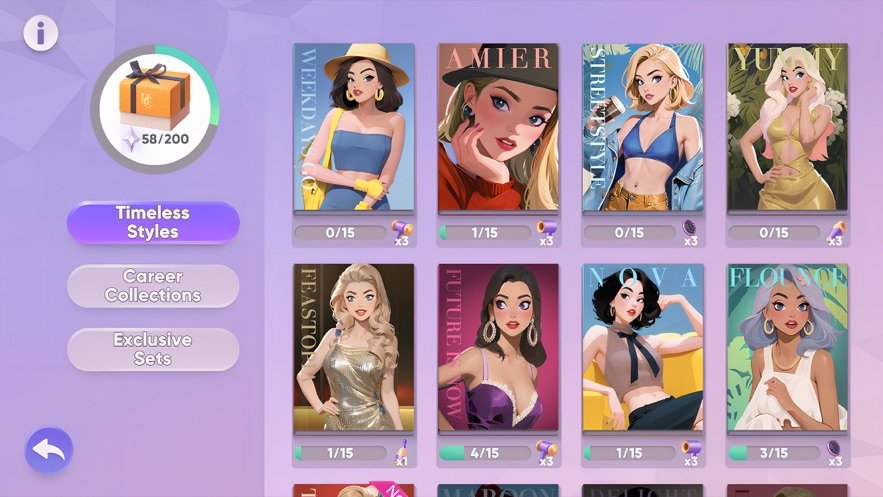Open the info button
The height and width of the screenshot is (497, 883).
tap(41, 33)
